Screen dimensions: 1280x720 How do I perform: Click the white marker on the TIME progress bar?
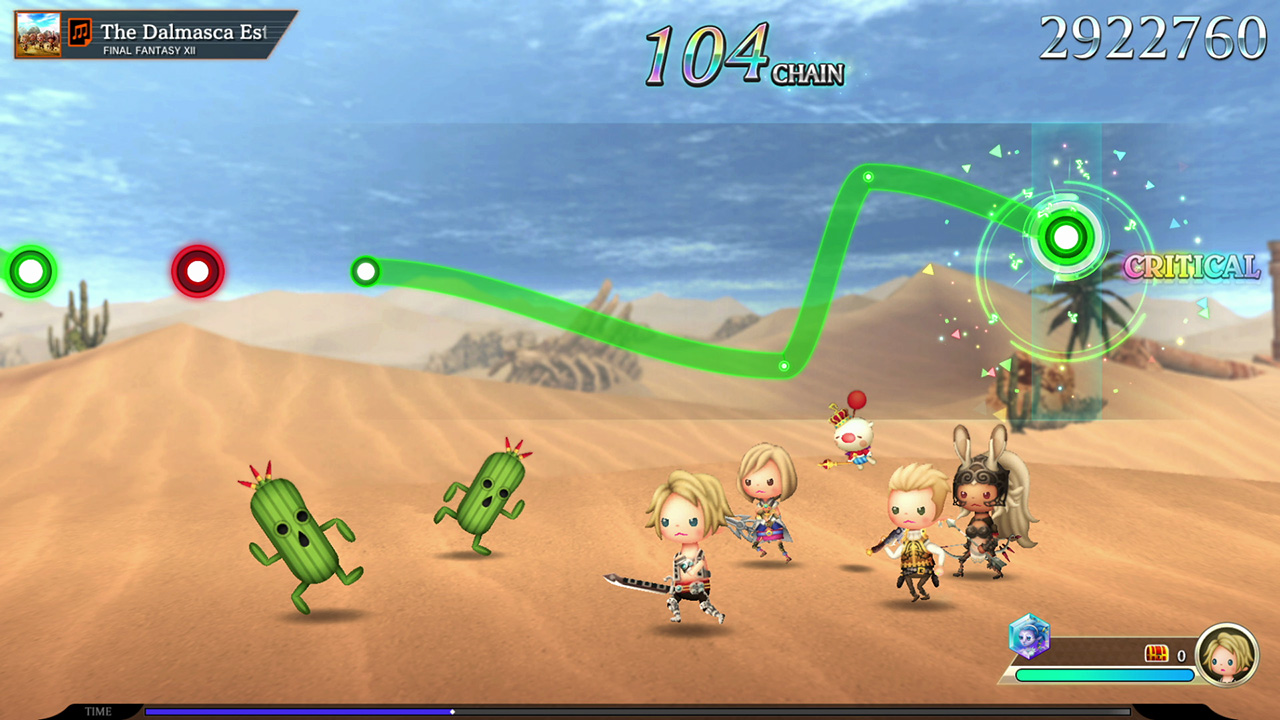click(452, 713)
